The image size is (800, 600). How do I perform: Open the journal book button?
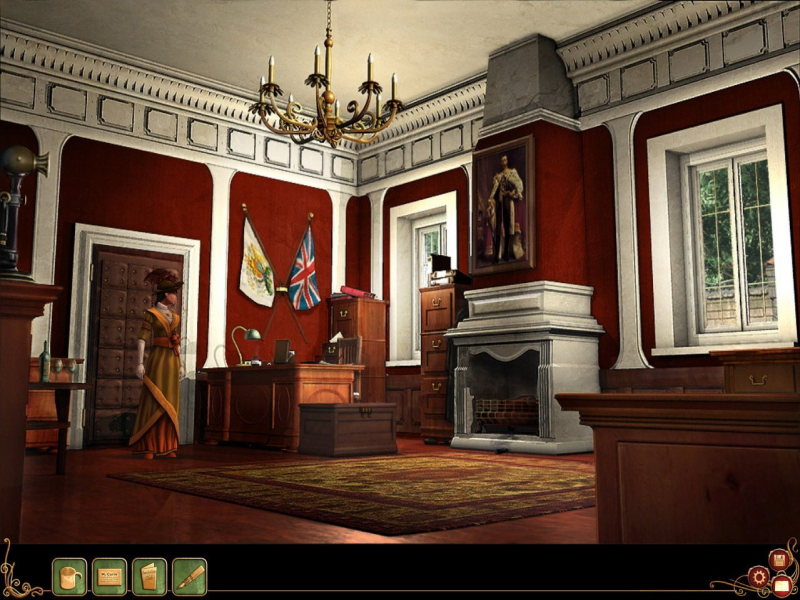click(x=782, y=585)
